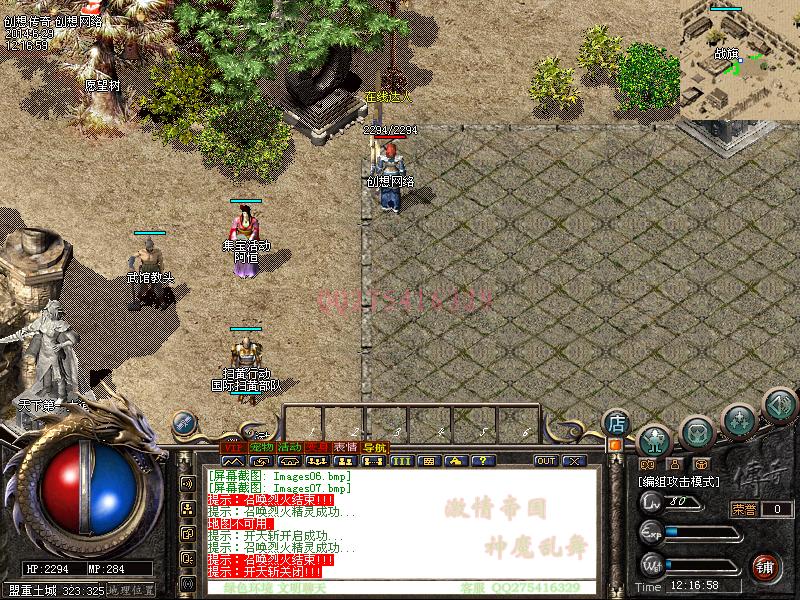
Task: Open the 店 shop round button
Action: pos(617,422)
